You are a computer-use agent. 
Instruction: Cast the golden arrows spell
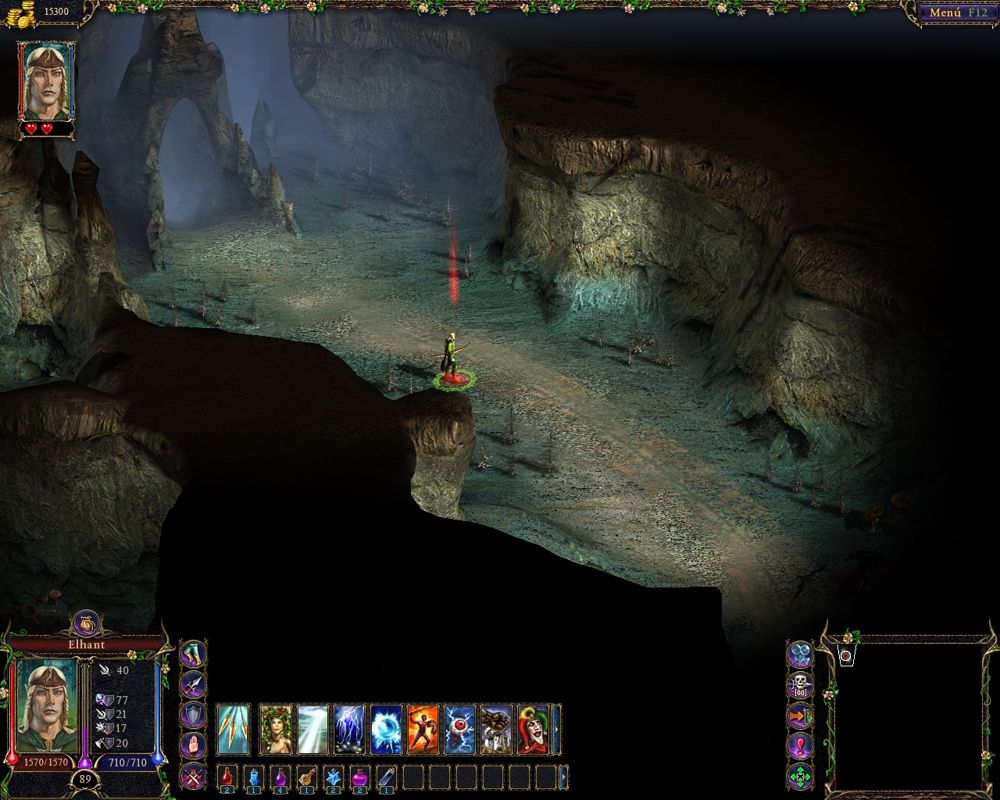(234, 729)
